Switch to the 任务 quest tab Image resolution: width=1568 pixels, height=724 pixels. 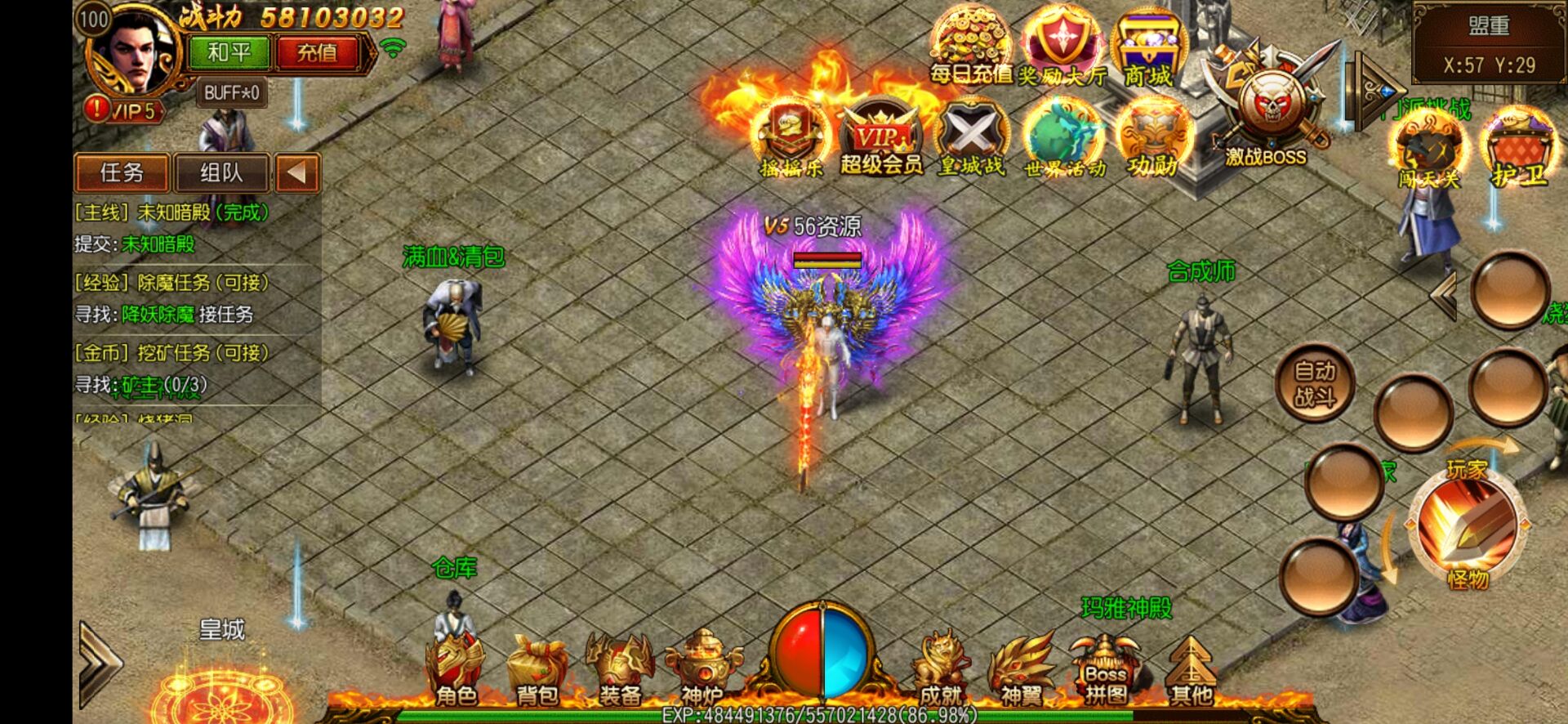tap(122, 172)
